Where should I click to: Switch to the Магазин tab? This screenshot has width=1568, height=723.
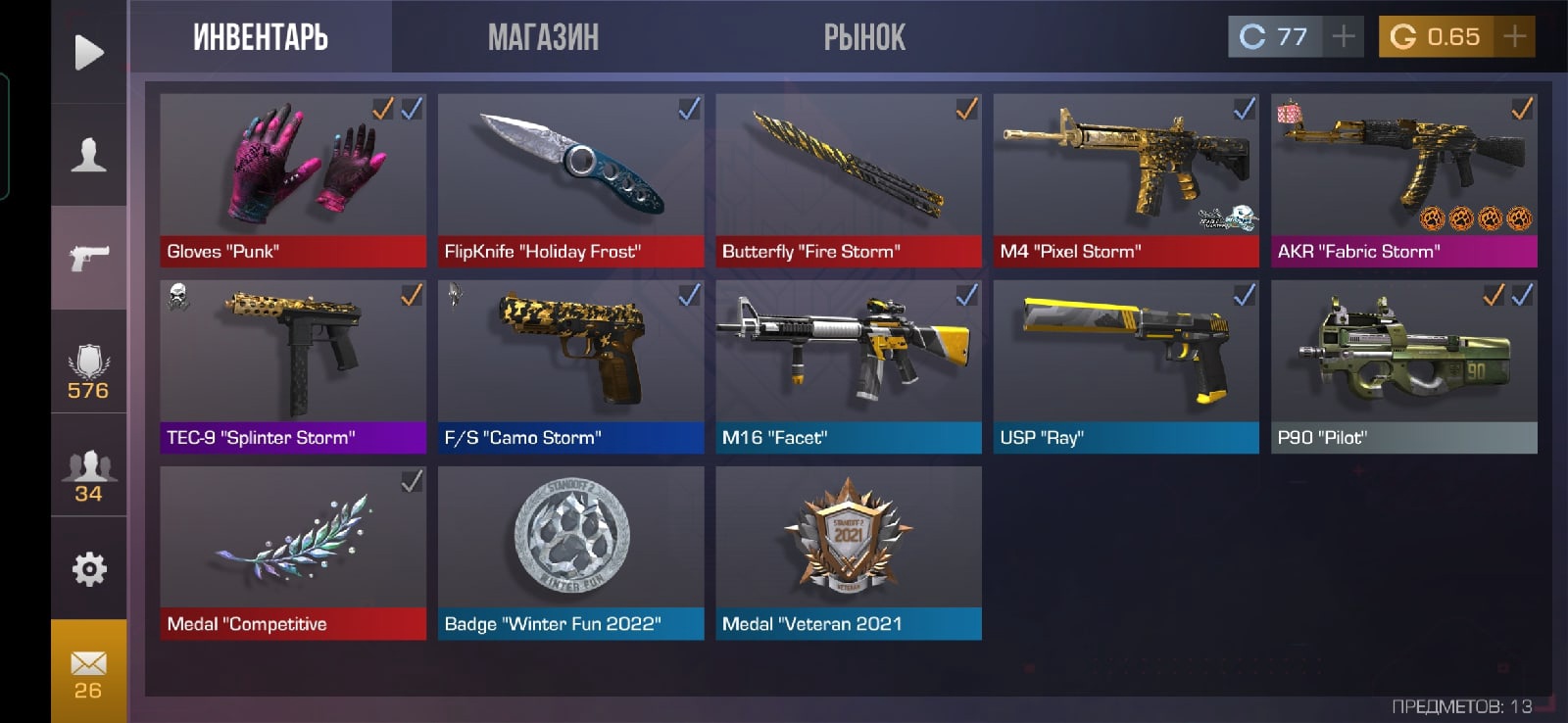click(x=543, y=37)
